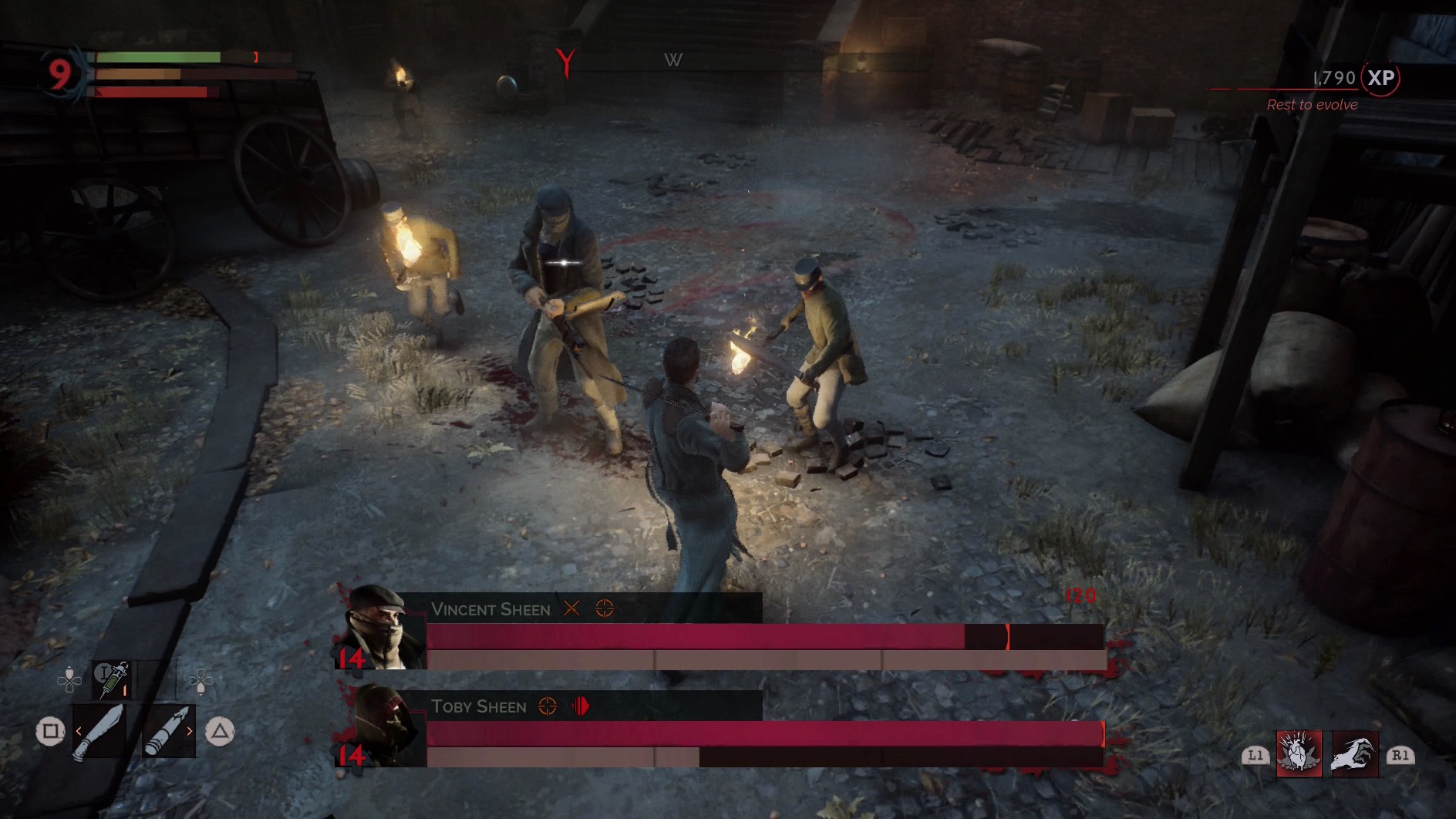Click the red objective marker on the compass
Viewport: 1456px width, 819px height.
567,62
